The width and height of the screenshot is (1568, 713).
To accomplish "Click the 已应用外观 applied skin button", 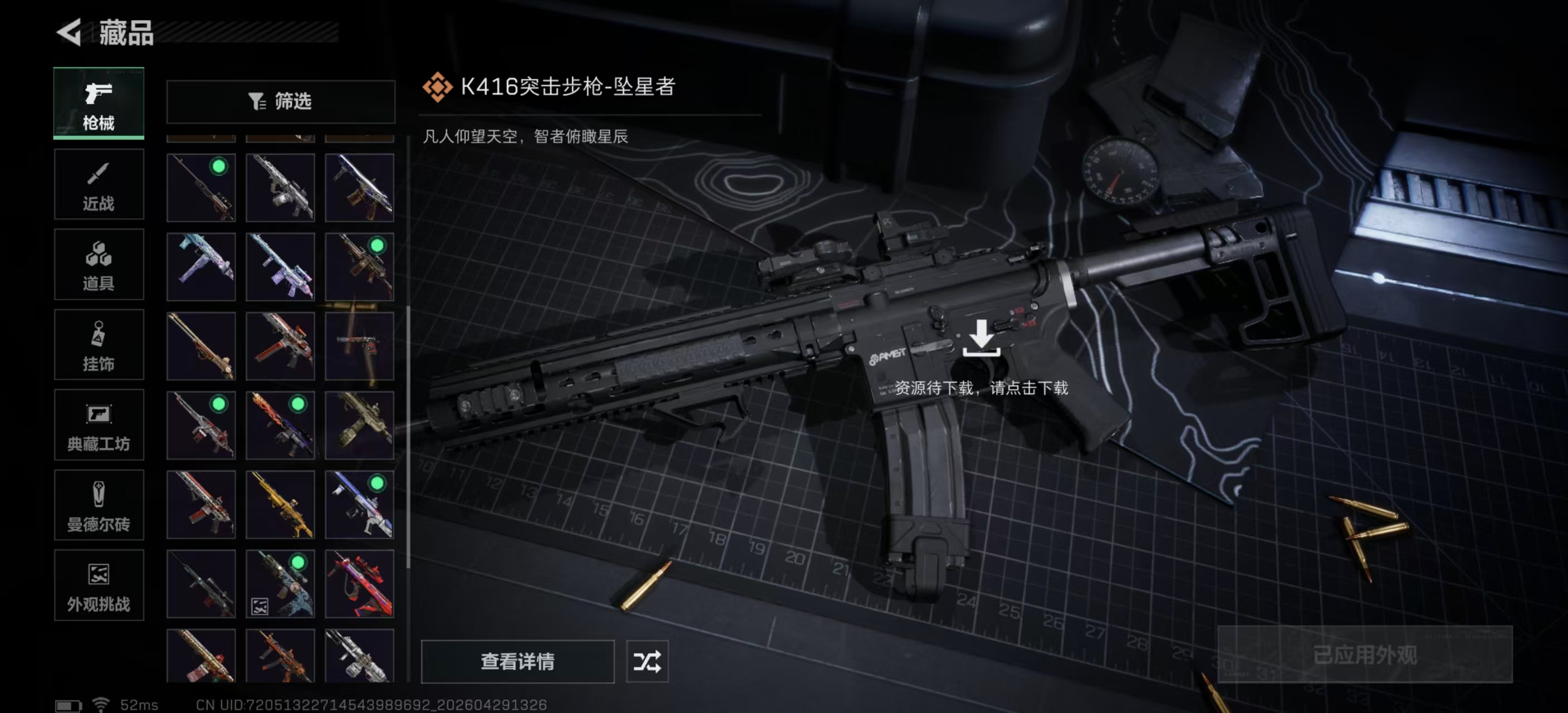I will click(1364, 655).
